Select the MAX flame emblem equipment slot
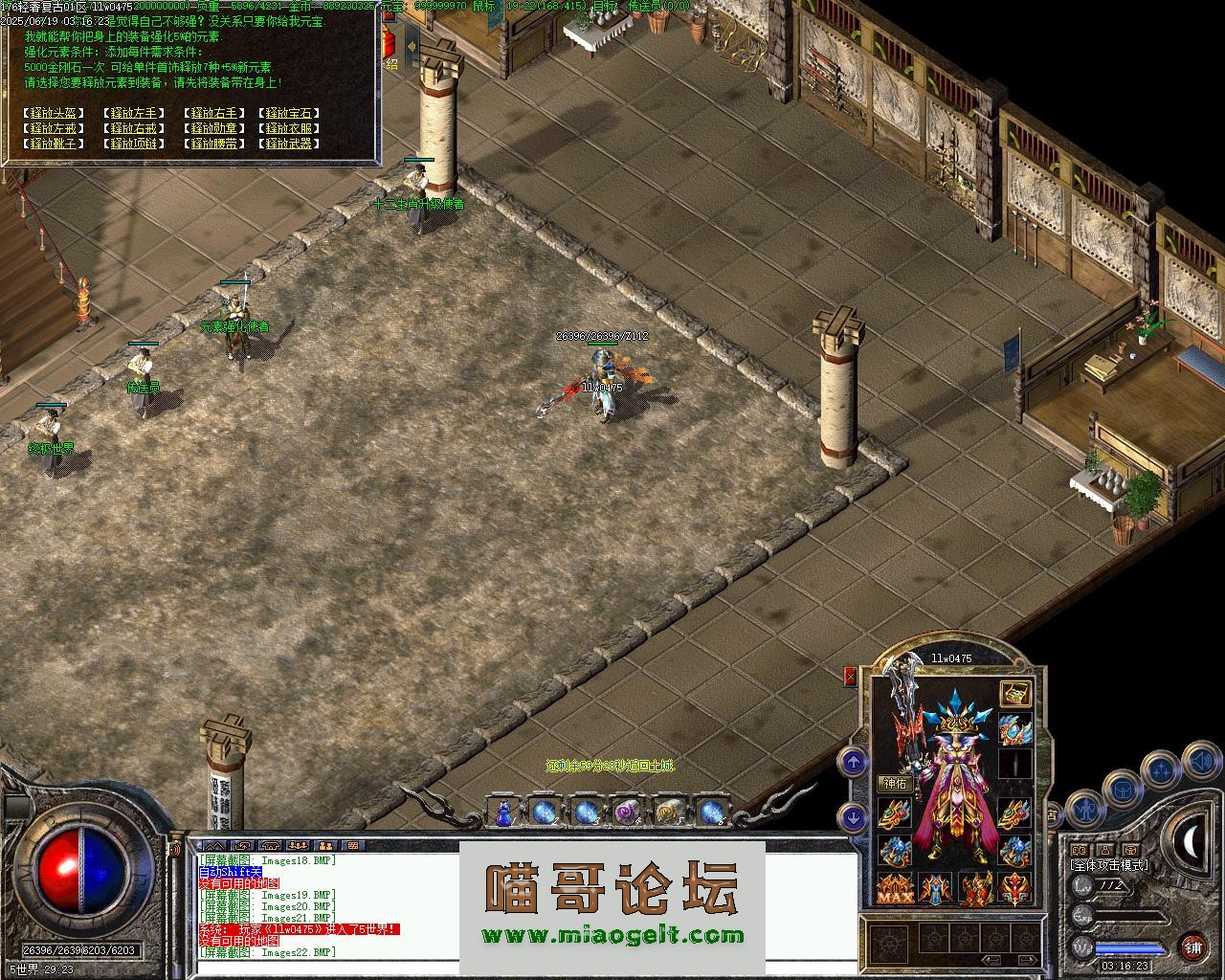 pyautogui.click(x=895, y=889)
